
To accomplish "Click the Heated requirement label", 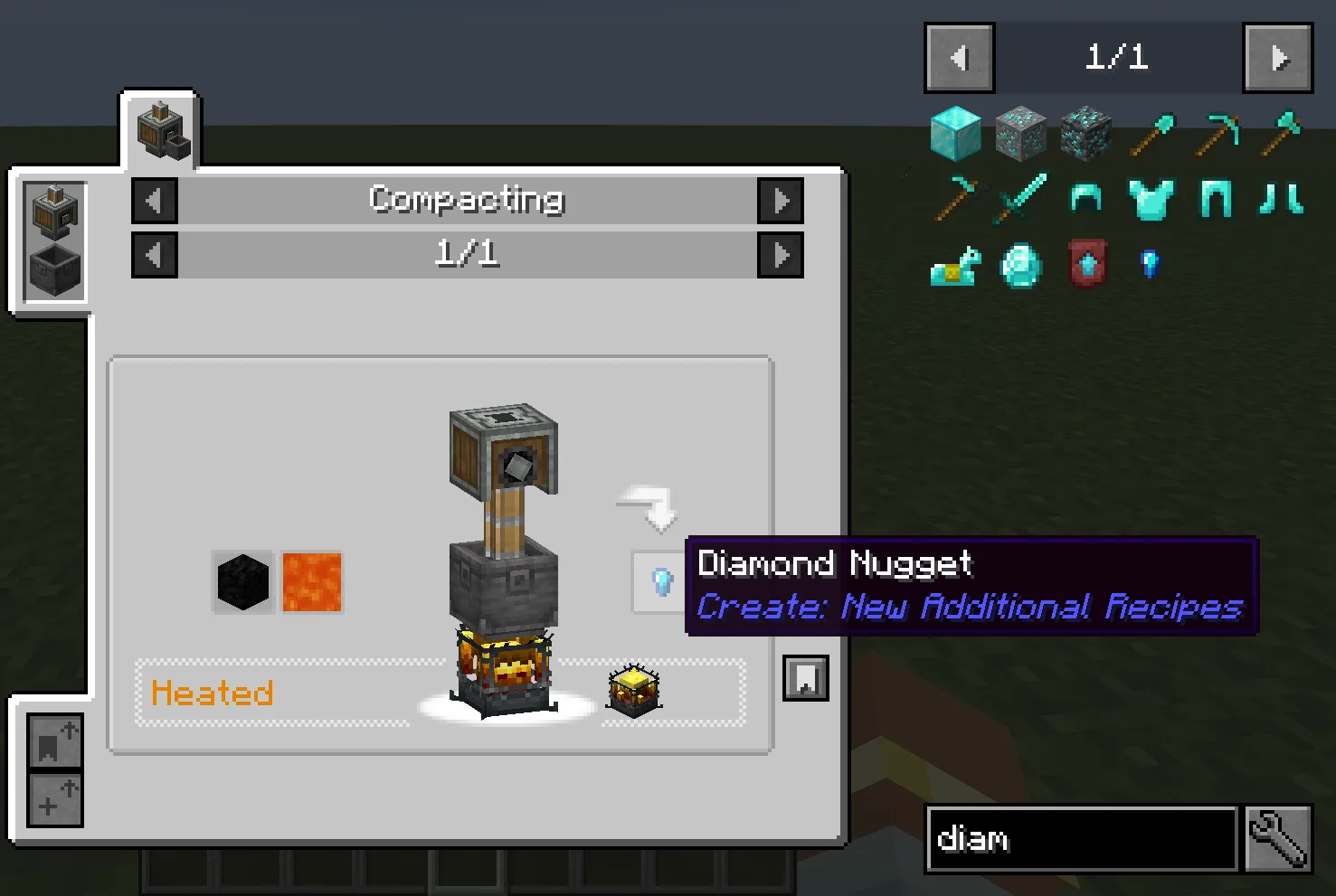I will 213,693.
